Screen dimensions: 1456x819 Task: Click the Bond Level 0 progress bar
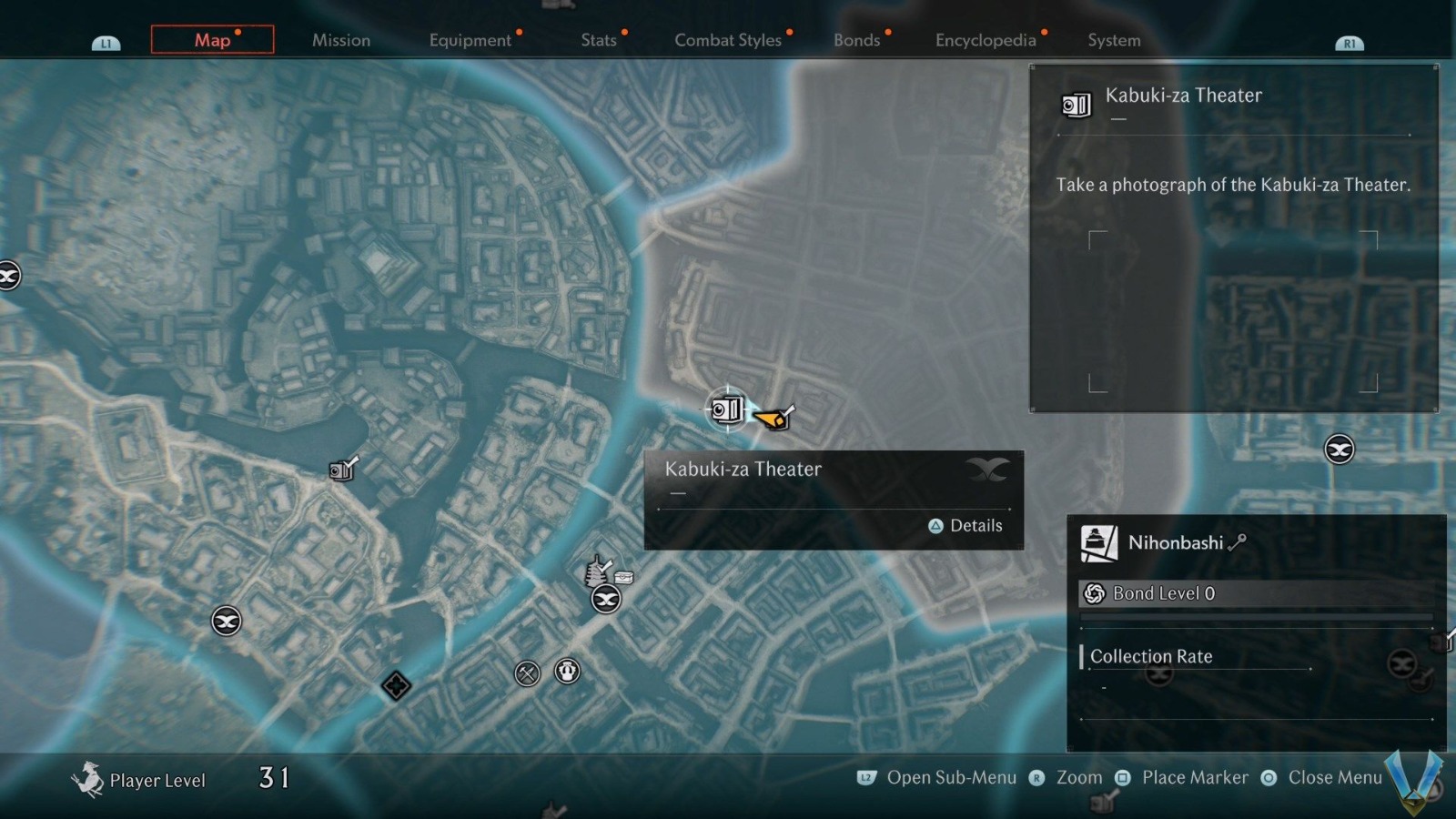pyautogui.click(x=1258, y=616)
